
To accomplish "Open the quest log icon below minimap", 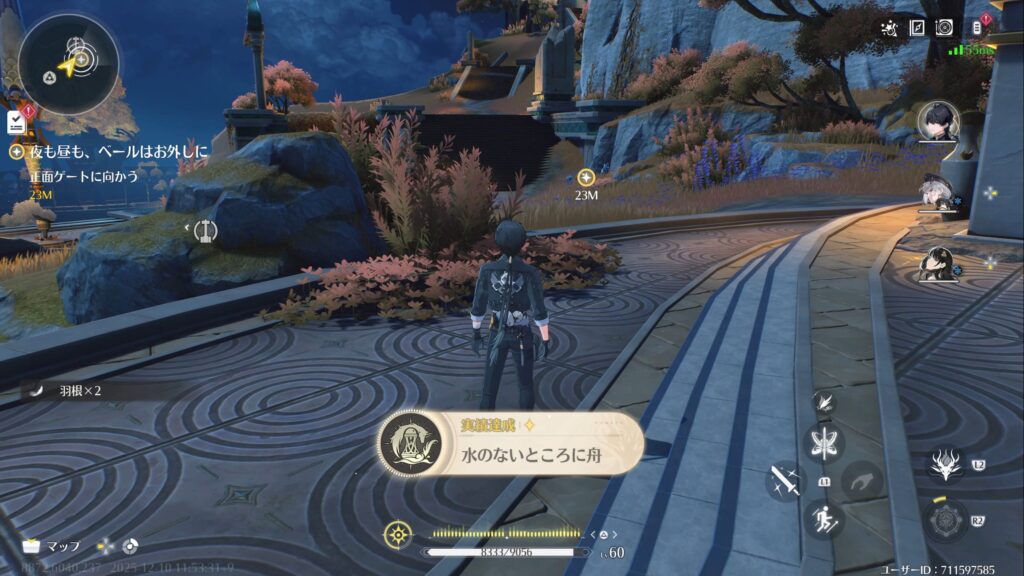I will [16, 122].
